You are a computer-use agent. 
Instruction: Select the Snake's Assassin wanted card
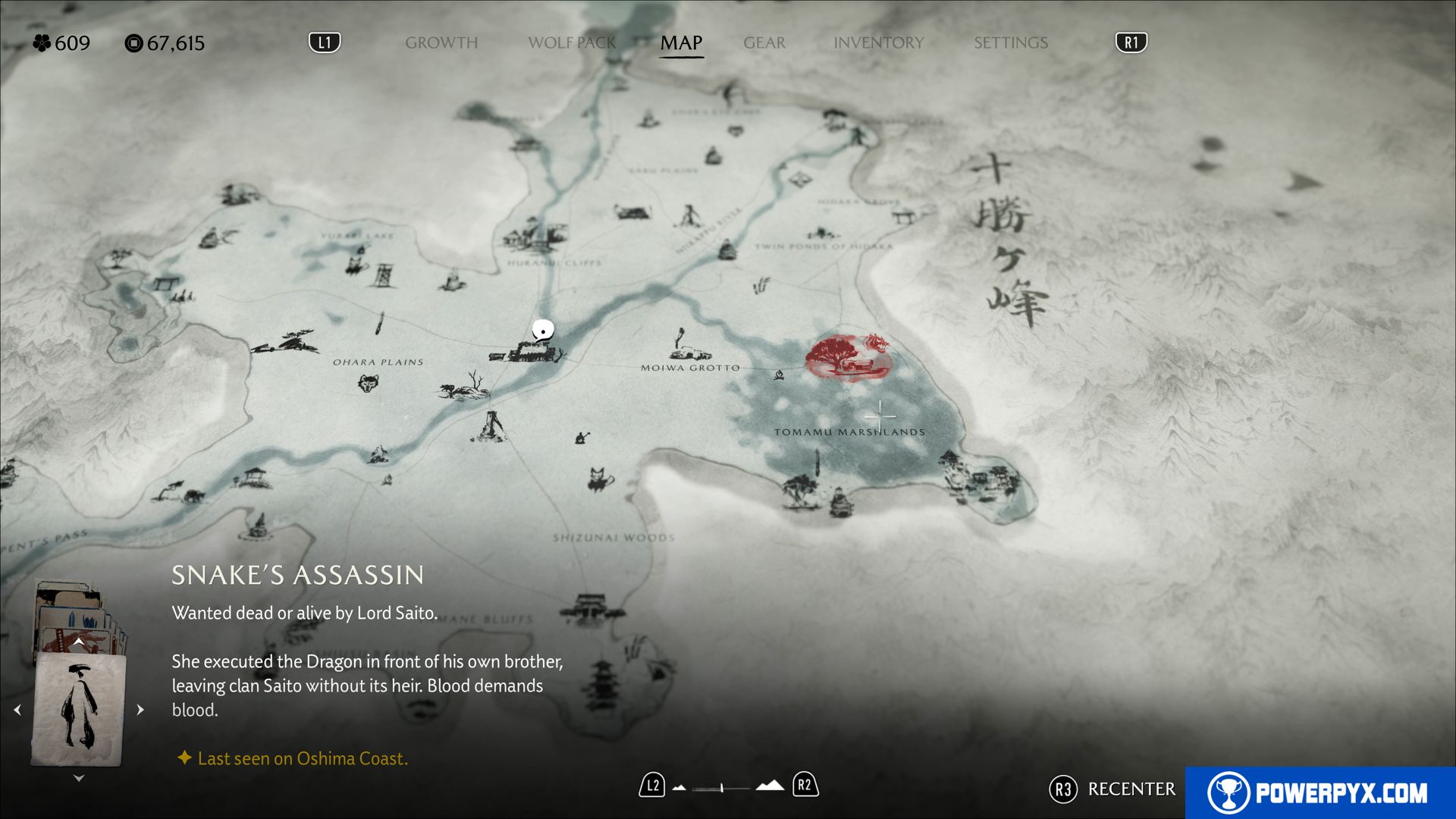point(78,710)
